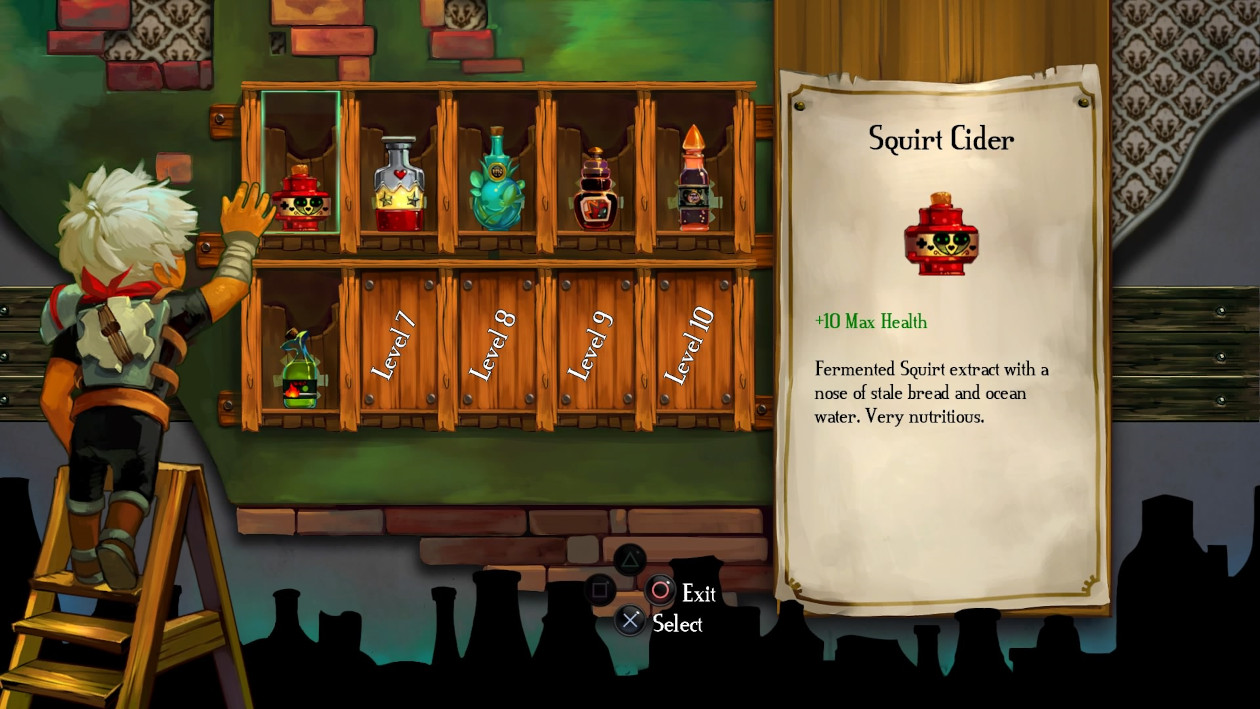Choose the silver bottle with red heart
Viewport: 1260px width, 709px height.
pyautogui.click(x=399, y=187)
